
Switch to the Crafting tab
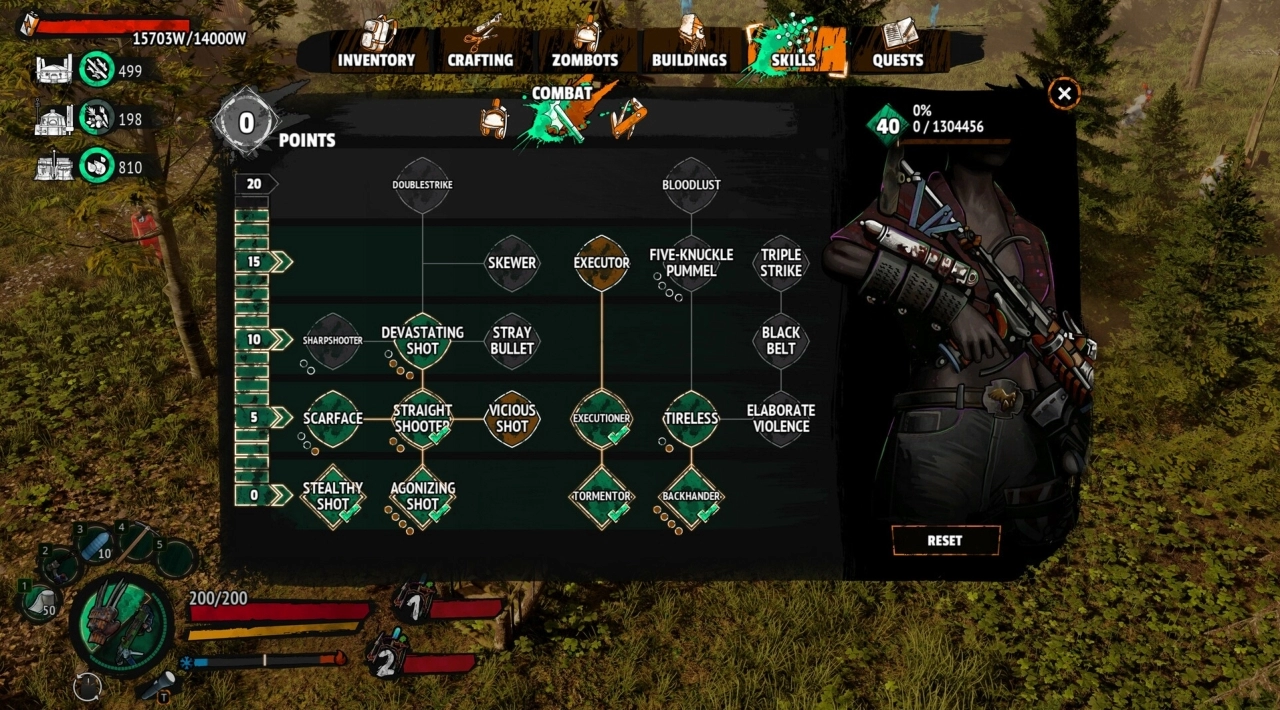click(480, 59)
